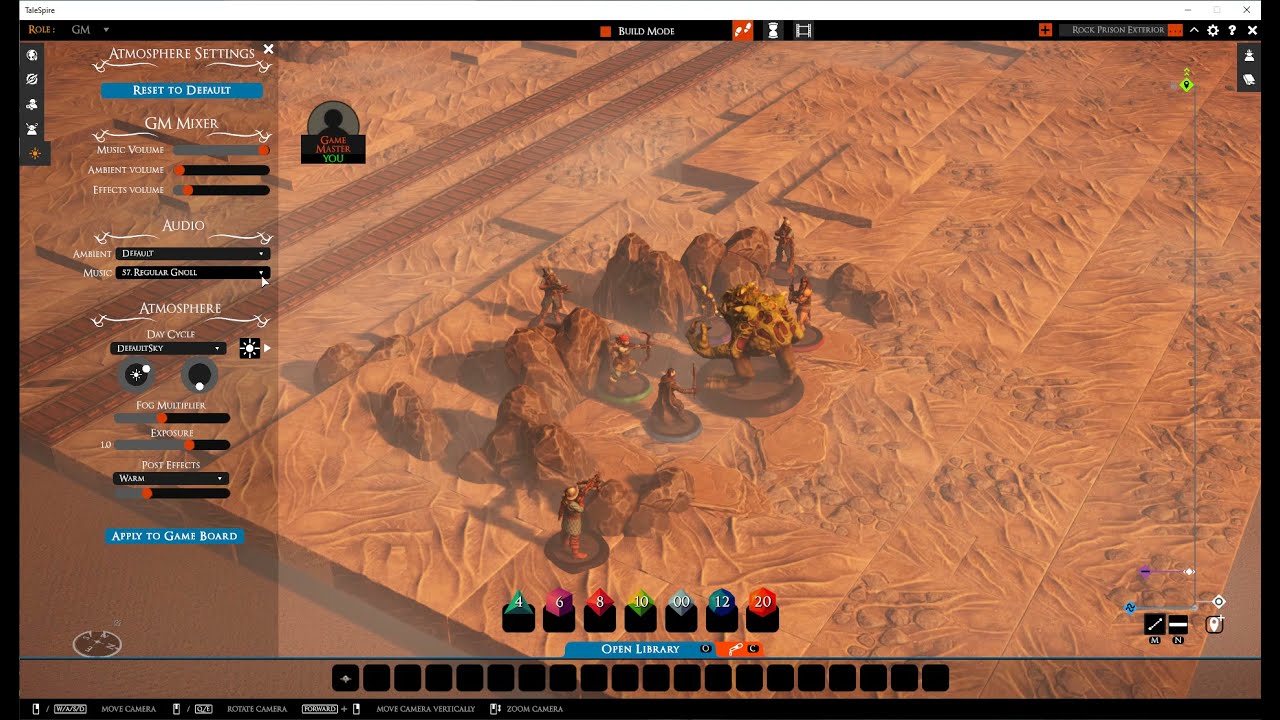Click the Fog Multiplier slider

[x=172, y=418]
